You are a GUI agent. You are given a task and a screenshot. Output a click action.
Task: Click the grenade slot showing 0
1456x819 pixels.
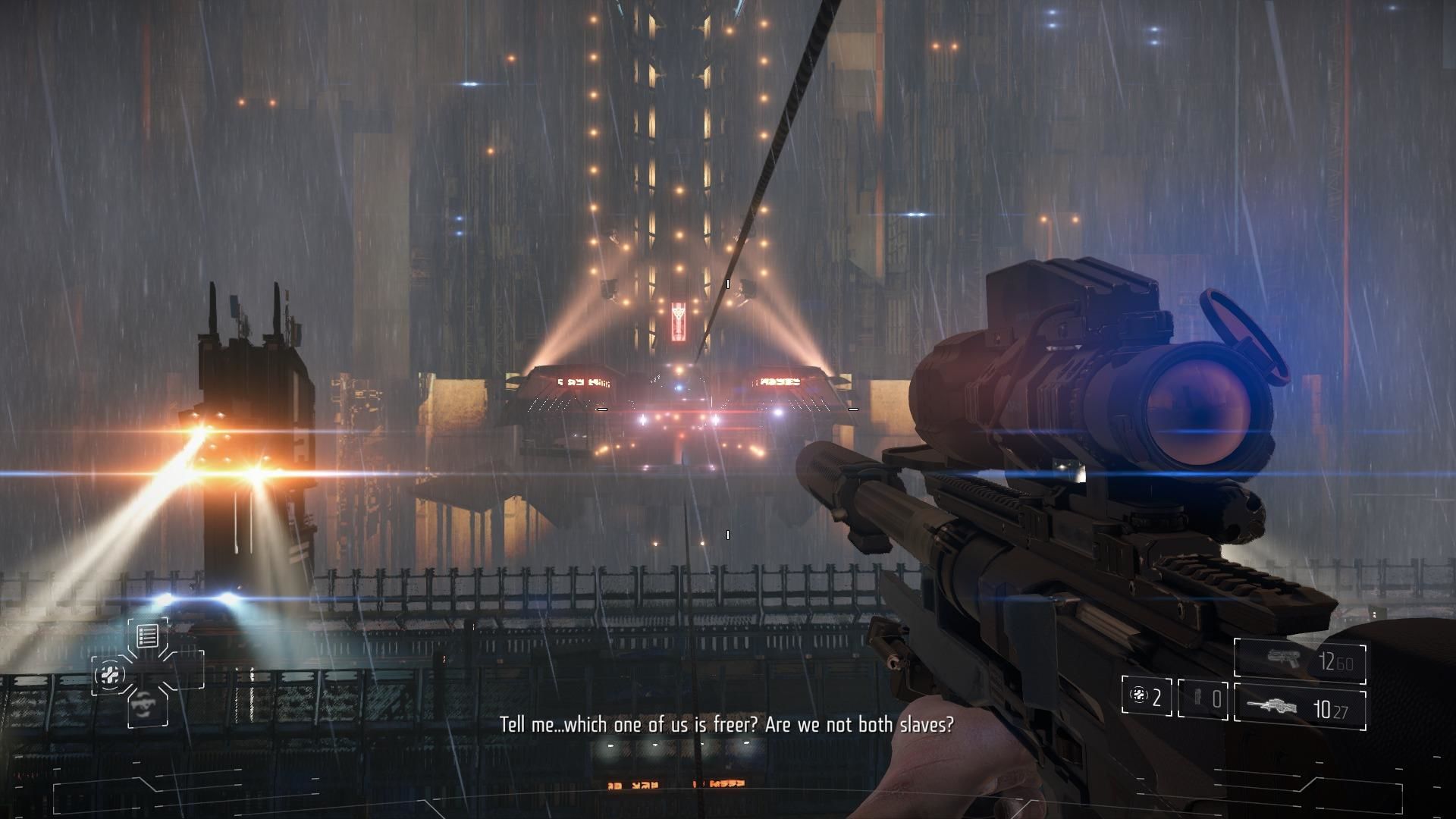click(1203, 698)
